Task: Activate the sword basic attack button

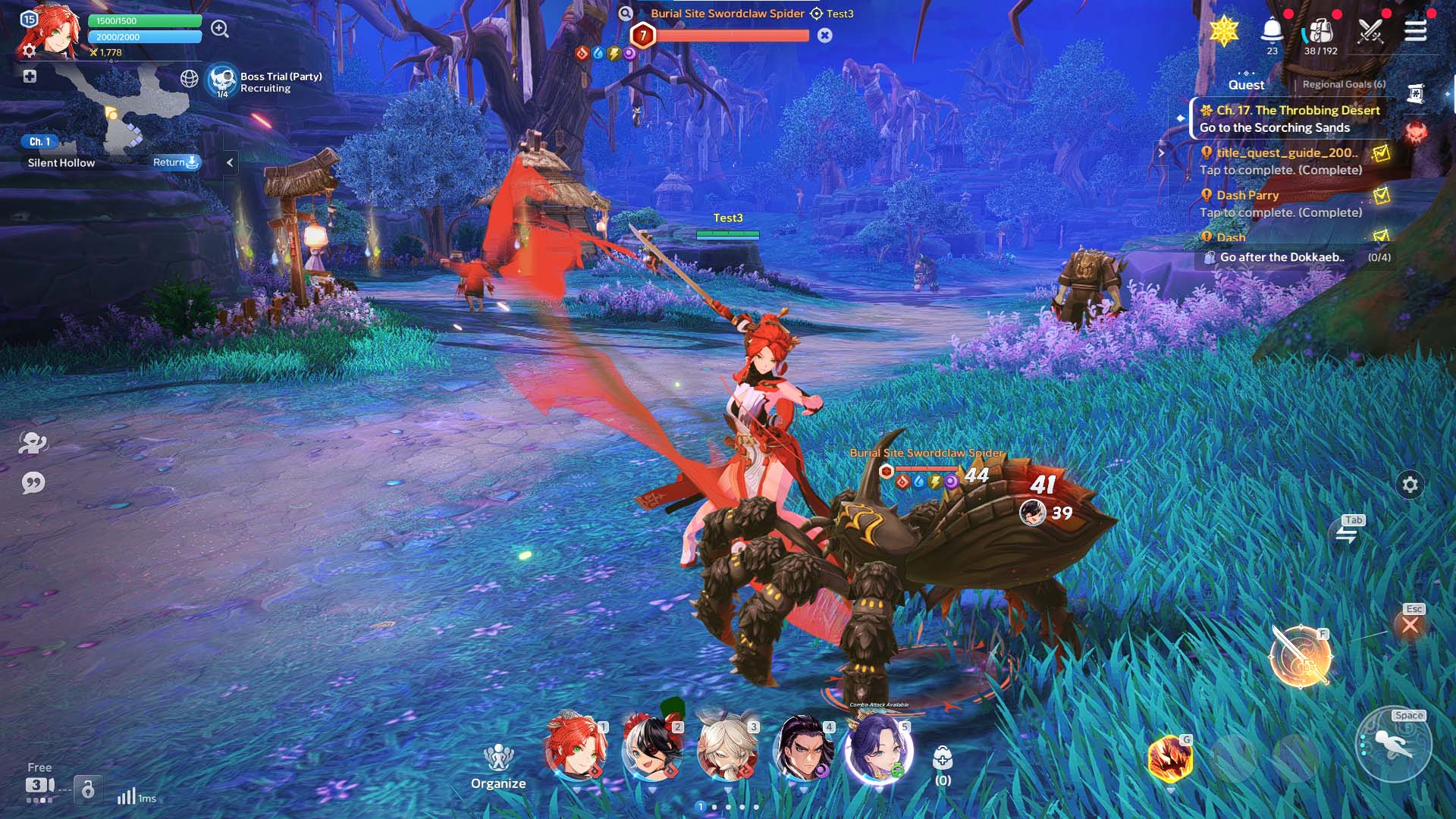Action: 1301,655
